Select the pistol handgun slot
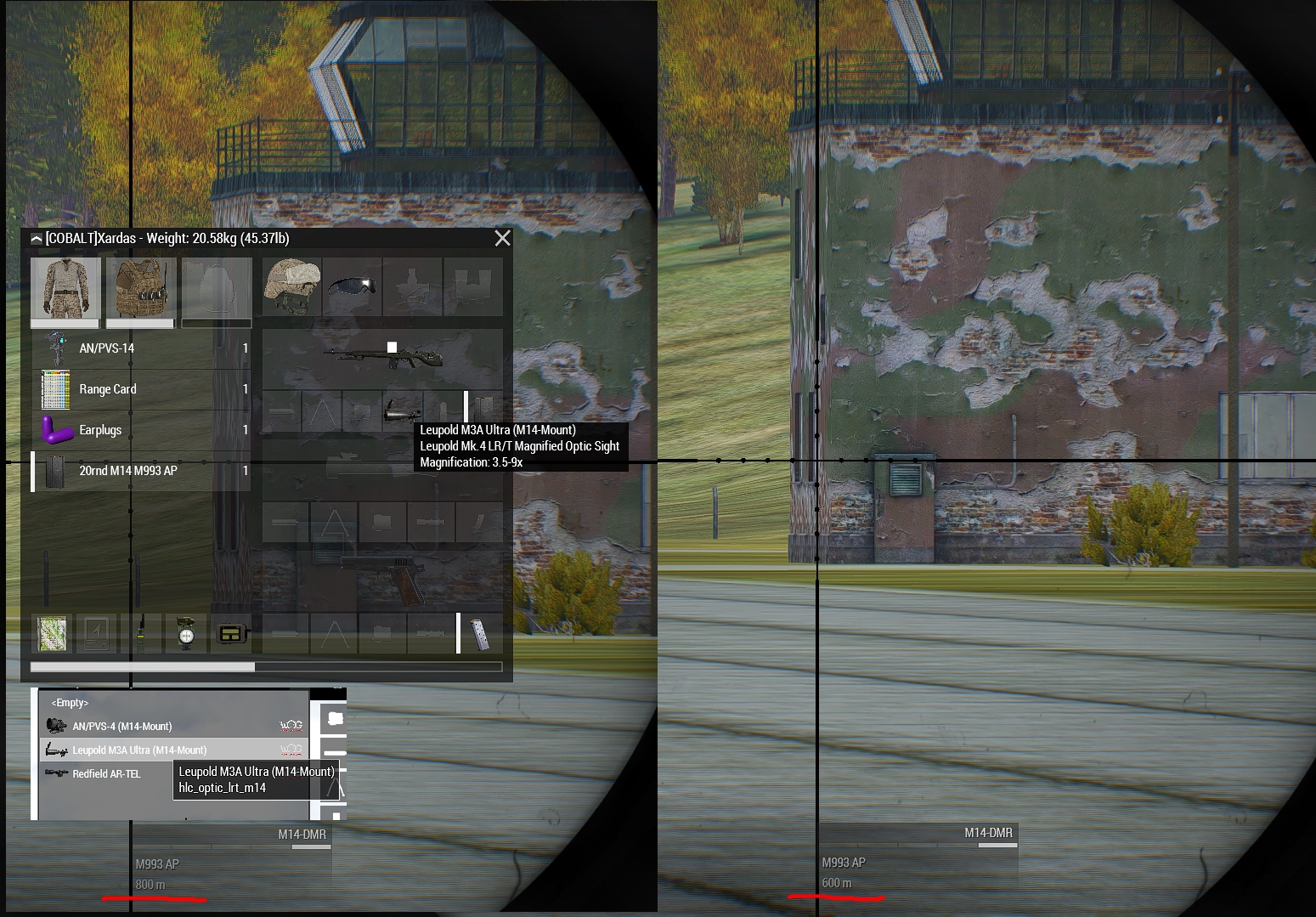The image size is (1316, 917). pyautogui.click(x=382, y=578)
